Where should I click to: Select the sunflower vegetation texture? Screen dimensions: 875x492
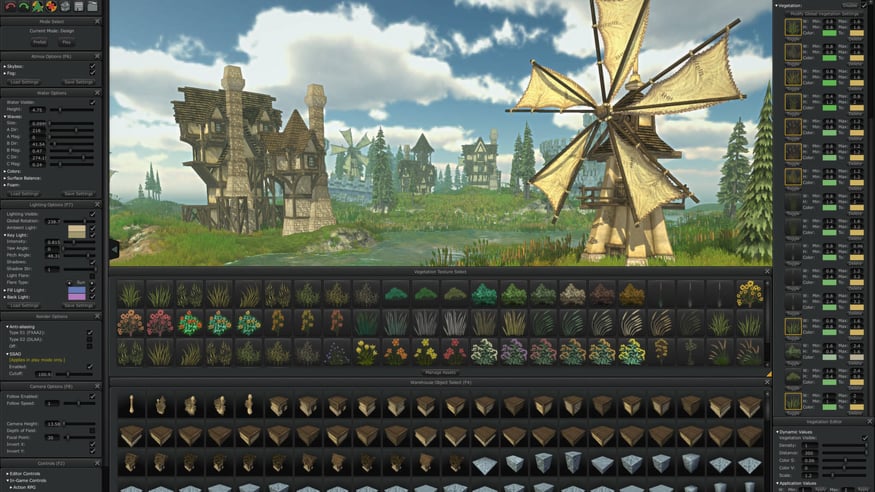tap(749, 294)
